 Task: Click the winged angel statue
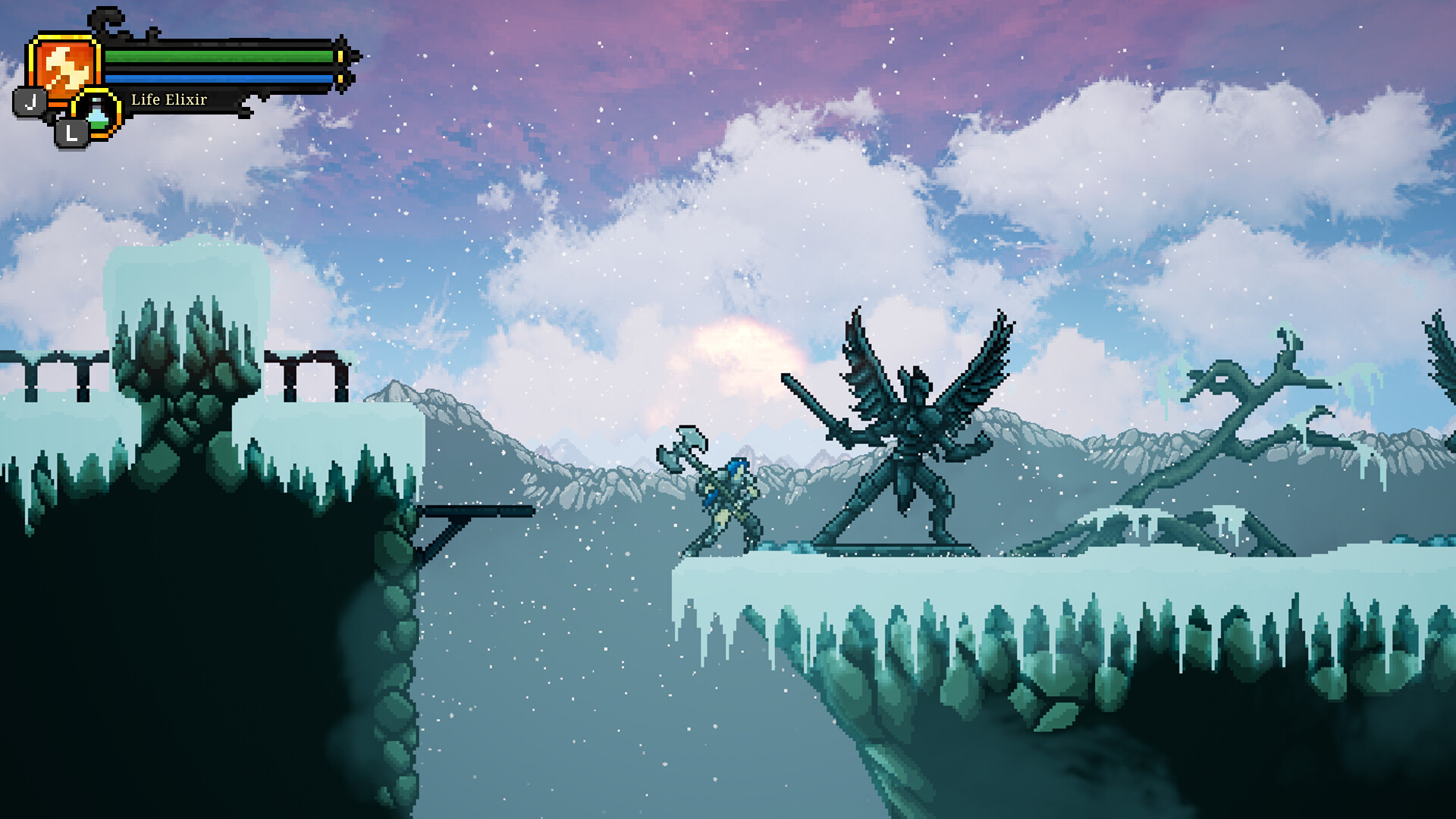910,425
